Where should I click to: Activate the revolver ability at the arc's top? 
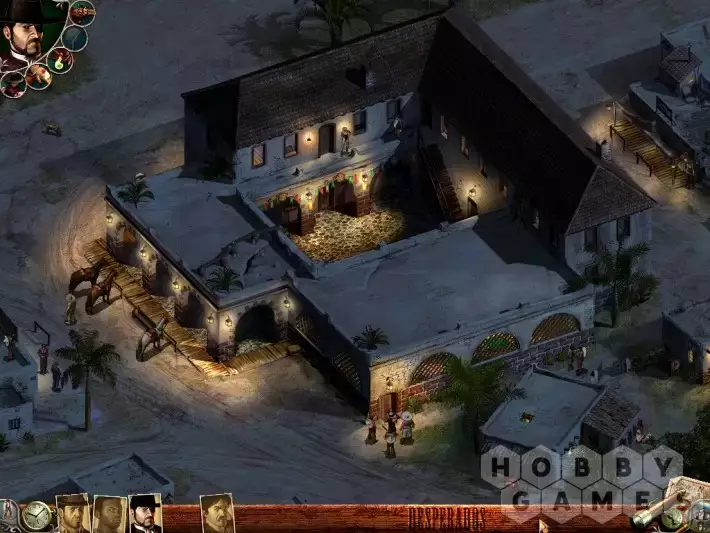click(x=82, y=13)
